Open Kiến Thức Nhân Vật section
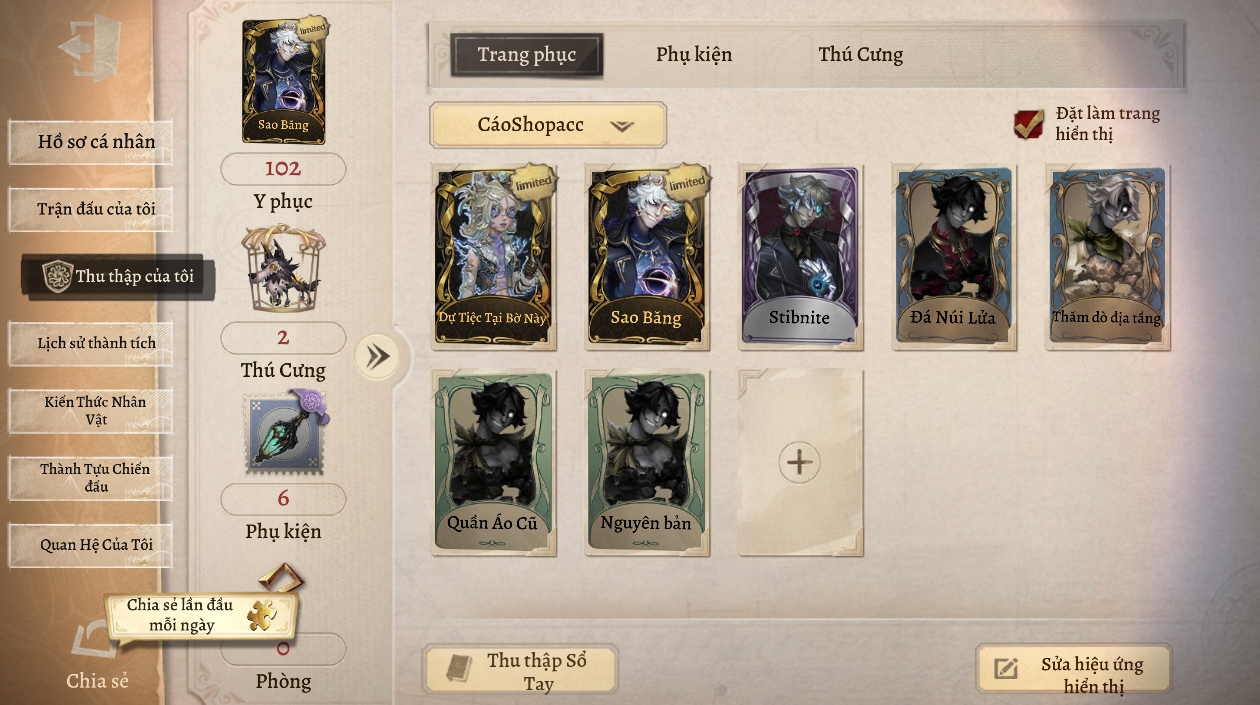Viewport: 1260px width, 705px height. (91, 410)
